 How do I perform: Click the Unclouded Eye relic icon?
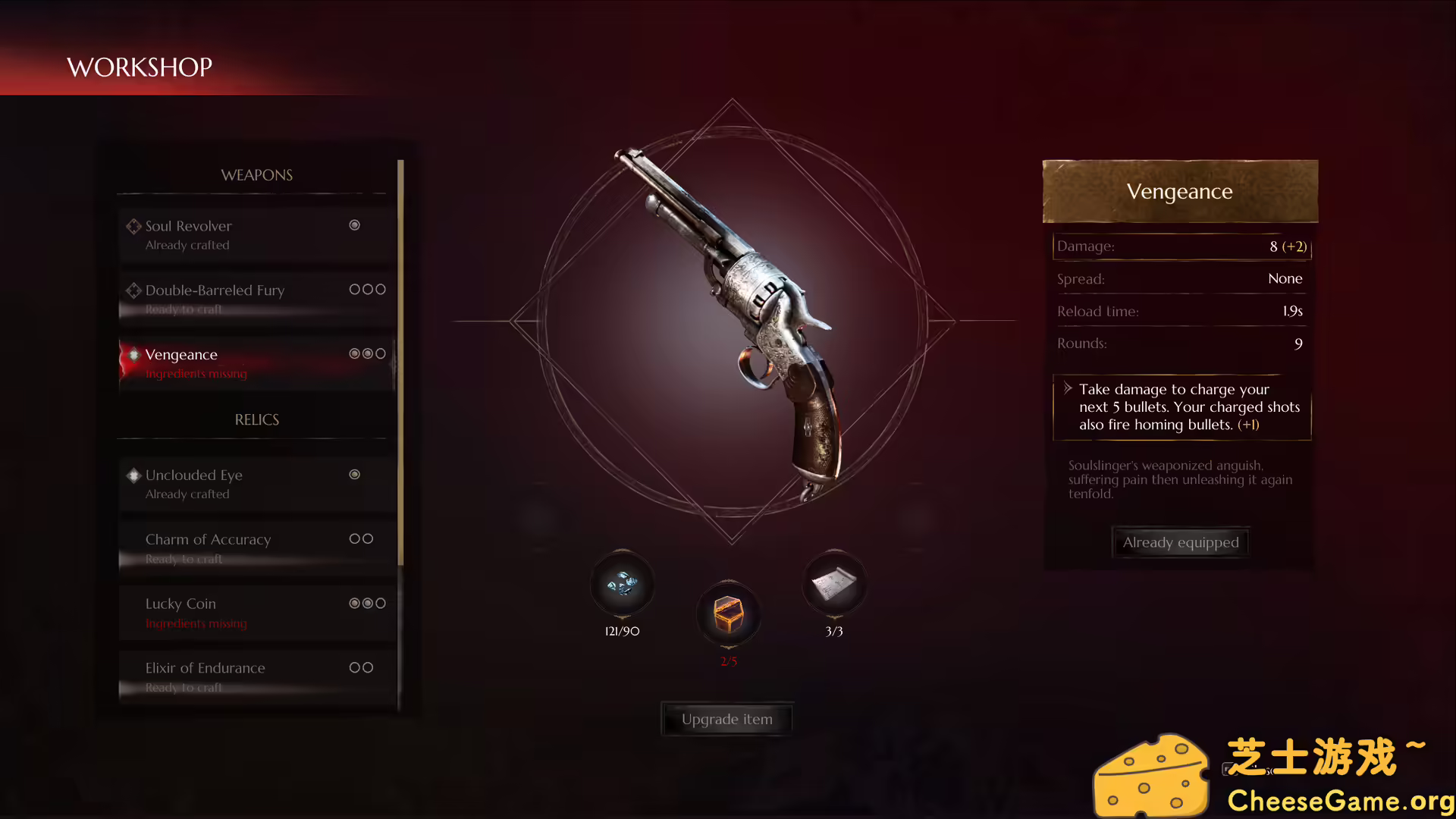[x=133, y=475]
